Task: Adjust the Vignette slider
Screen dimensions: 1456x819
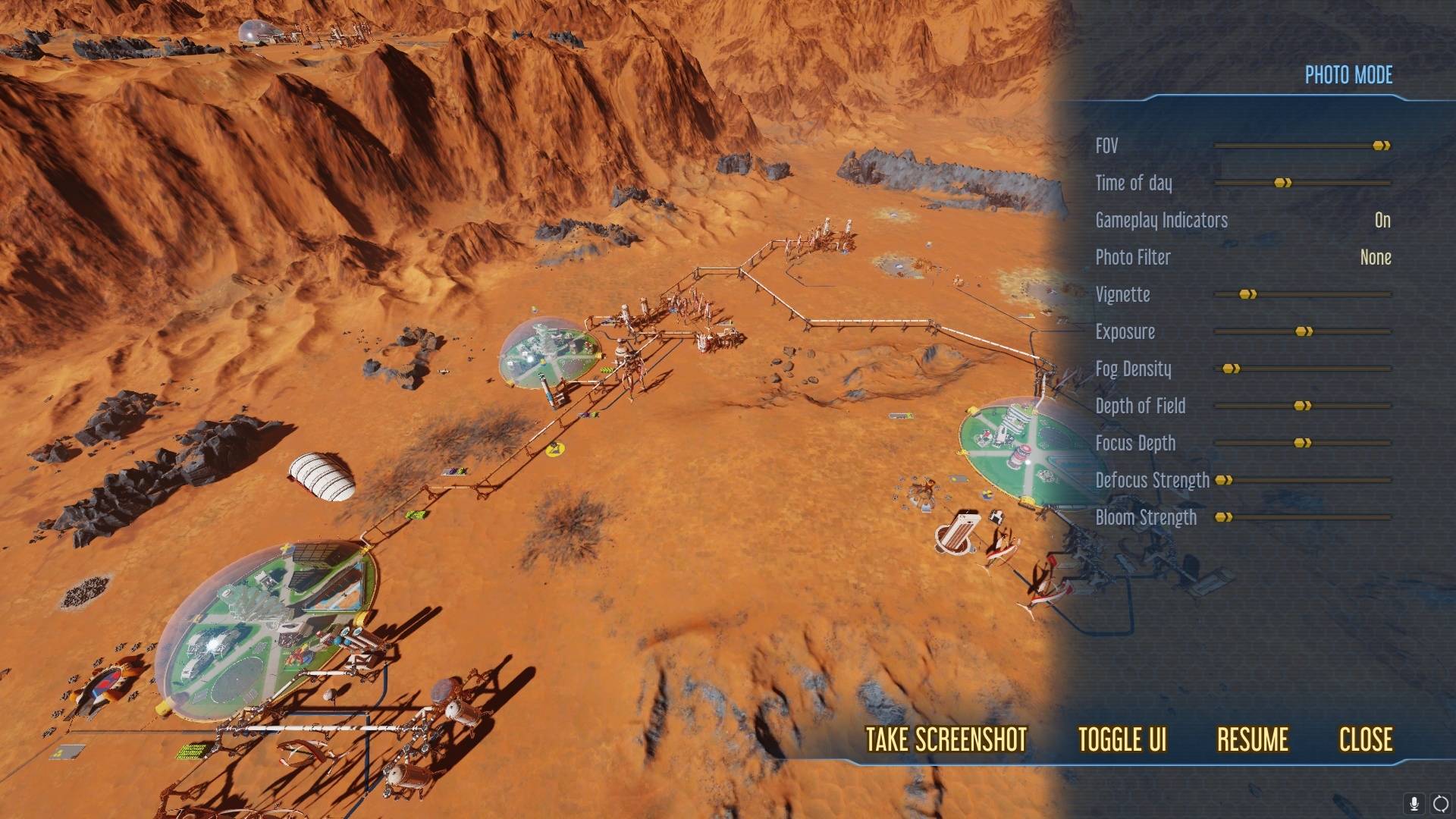Action: [x=1246, y=295]
